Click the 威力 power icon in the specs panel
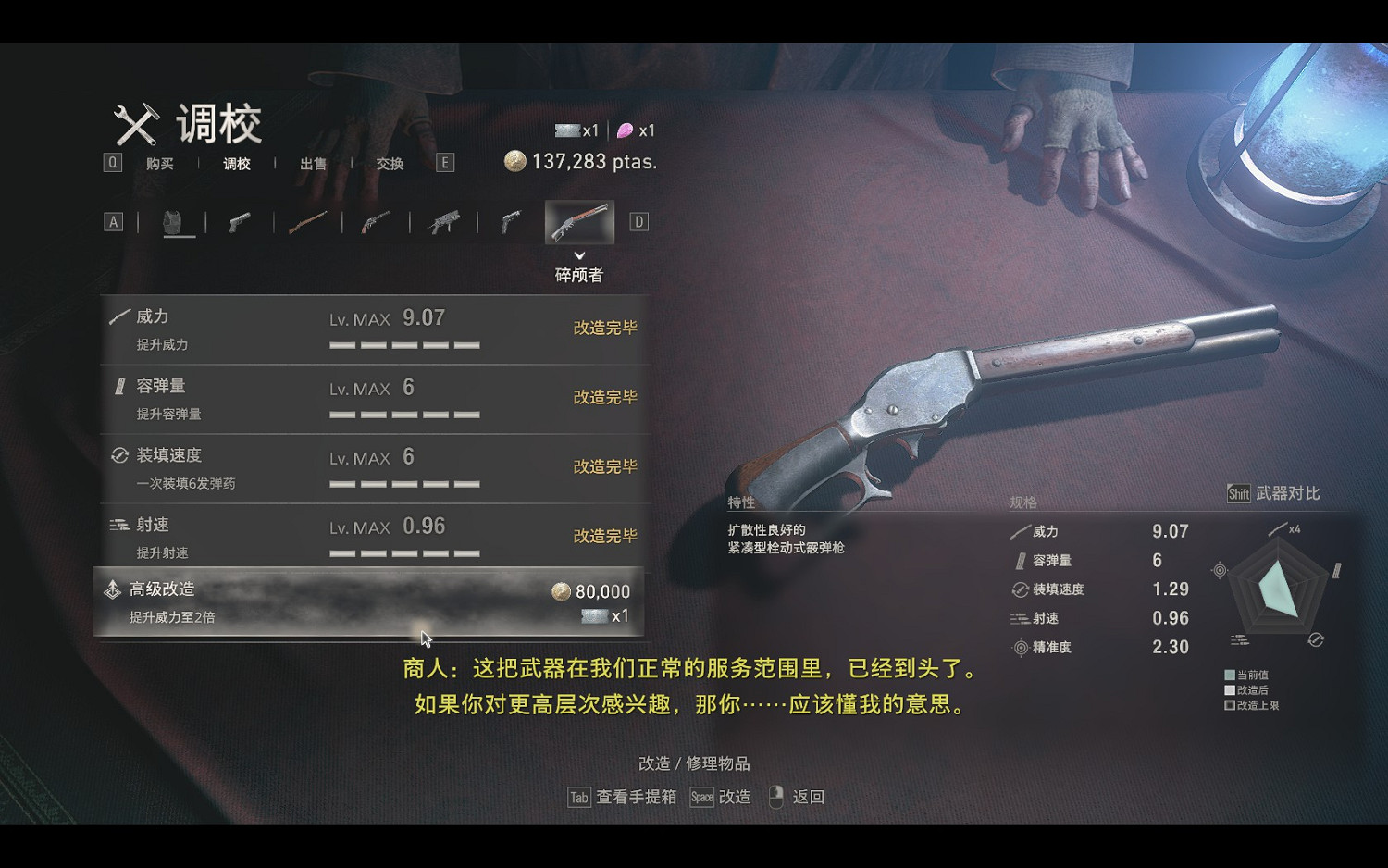Screen dimensions: 1388x868 pyautogui.click(x=1018, y=531)
